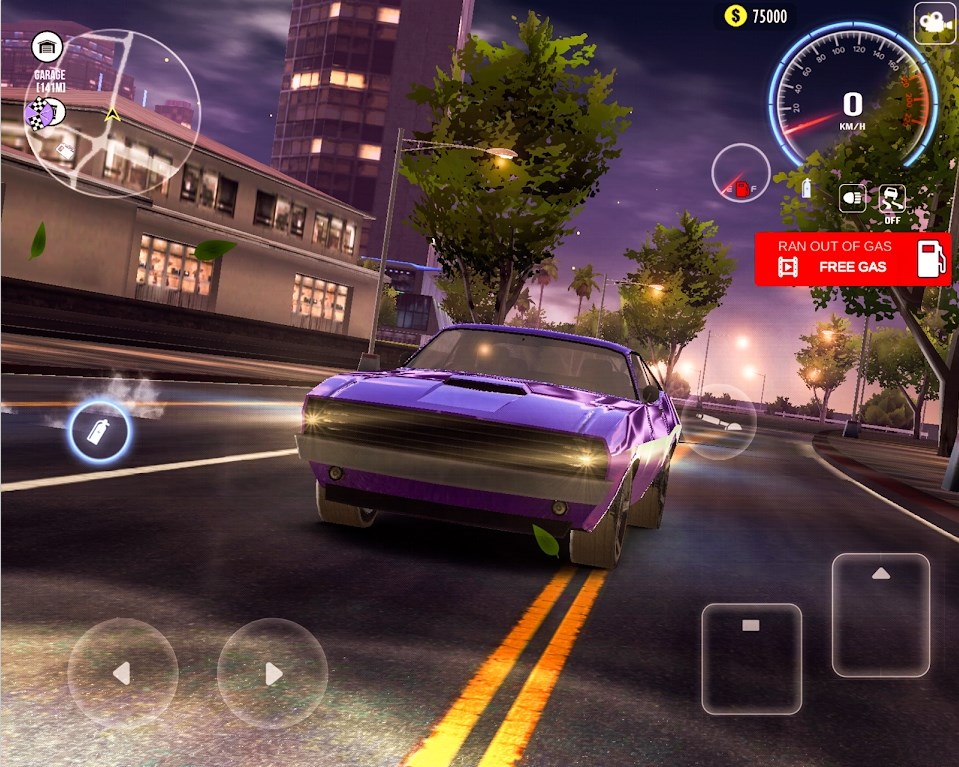This screenshot has height=767, width=959.
Task: Steer left with the left arrow pedal
Action: (122, 673)
